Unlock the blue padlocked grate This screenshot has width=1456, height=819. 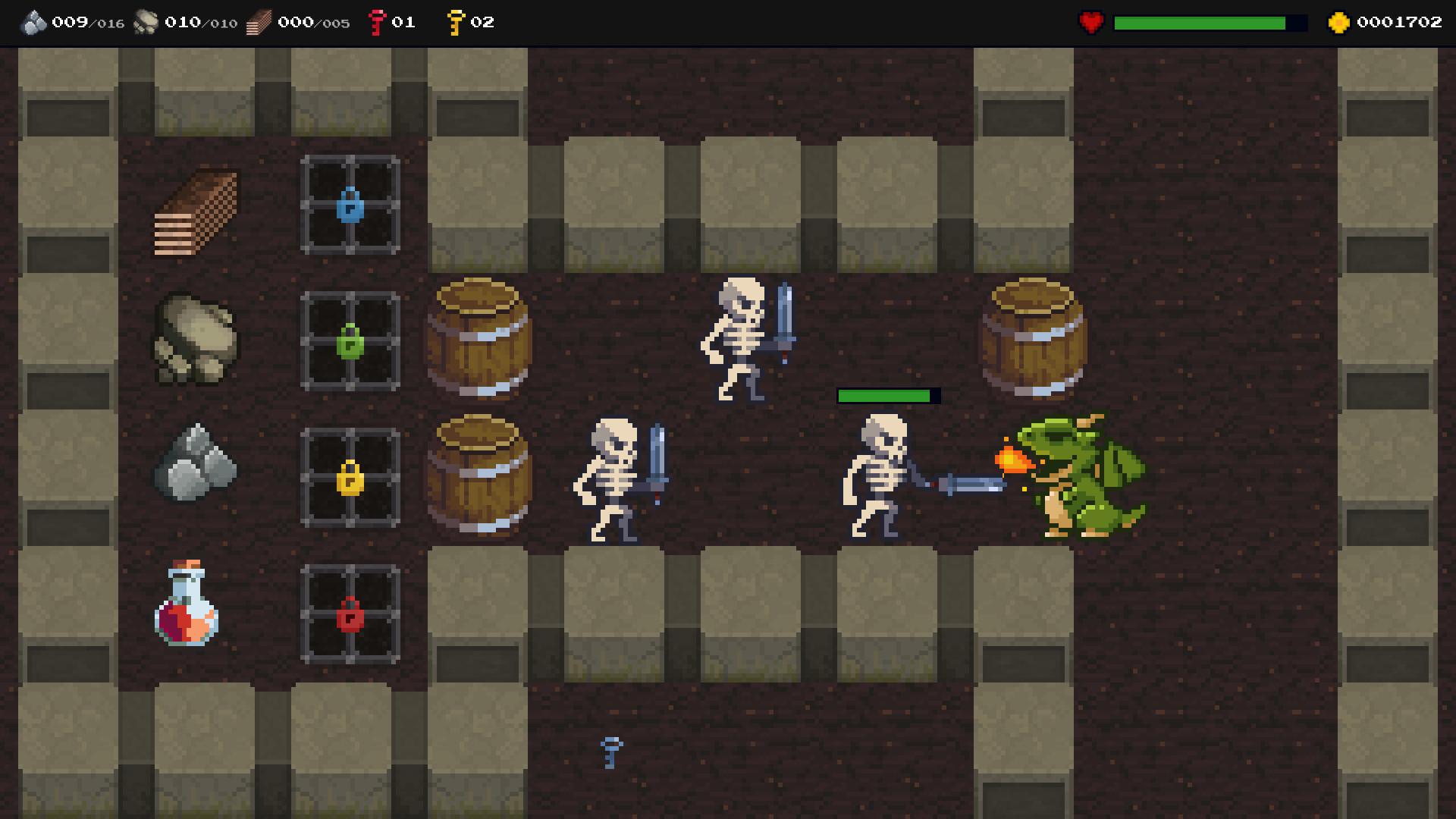350,203
